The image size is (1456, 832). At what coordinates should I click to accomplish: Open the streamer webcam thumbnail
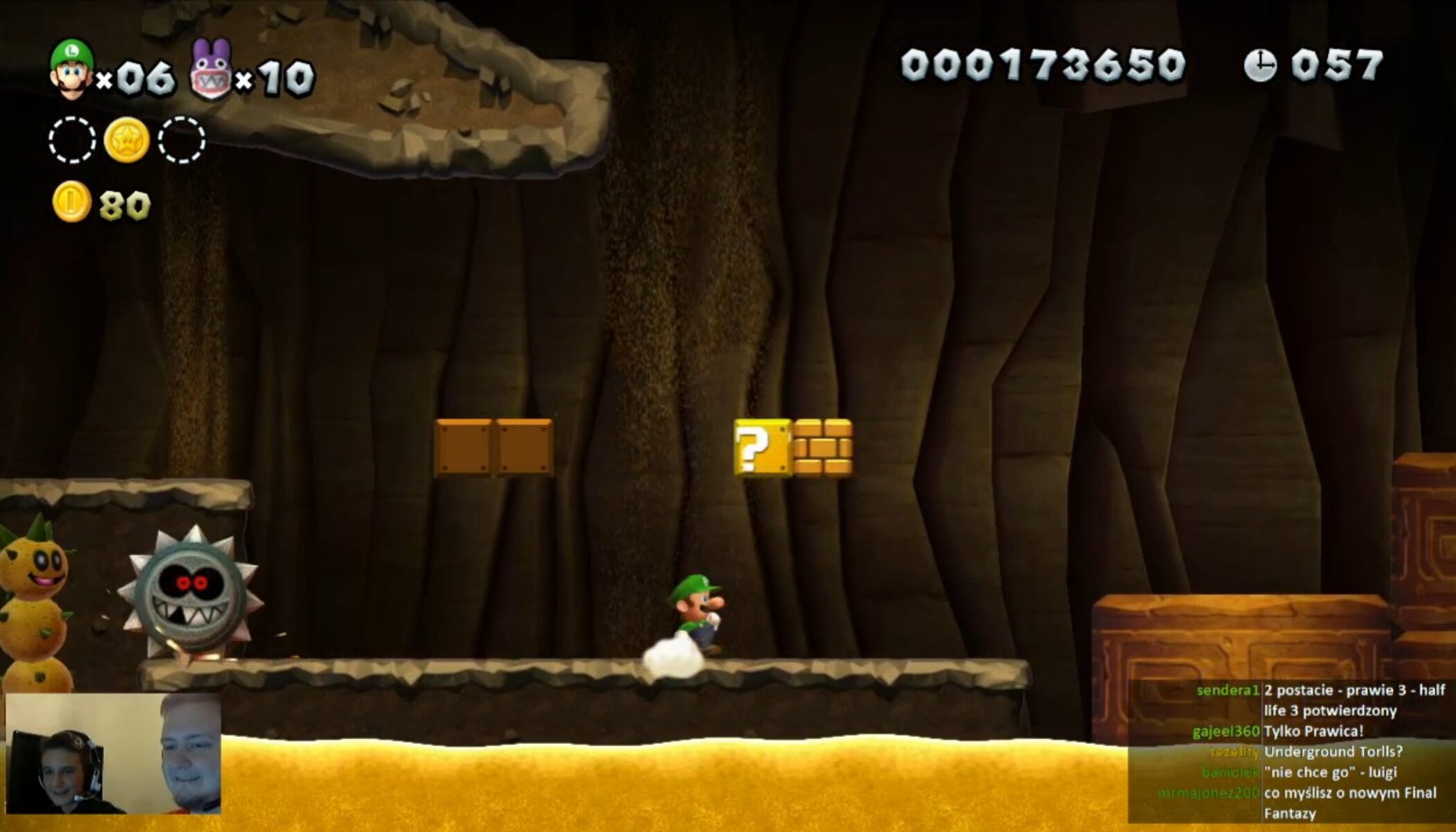[113, 754]
